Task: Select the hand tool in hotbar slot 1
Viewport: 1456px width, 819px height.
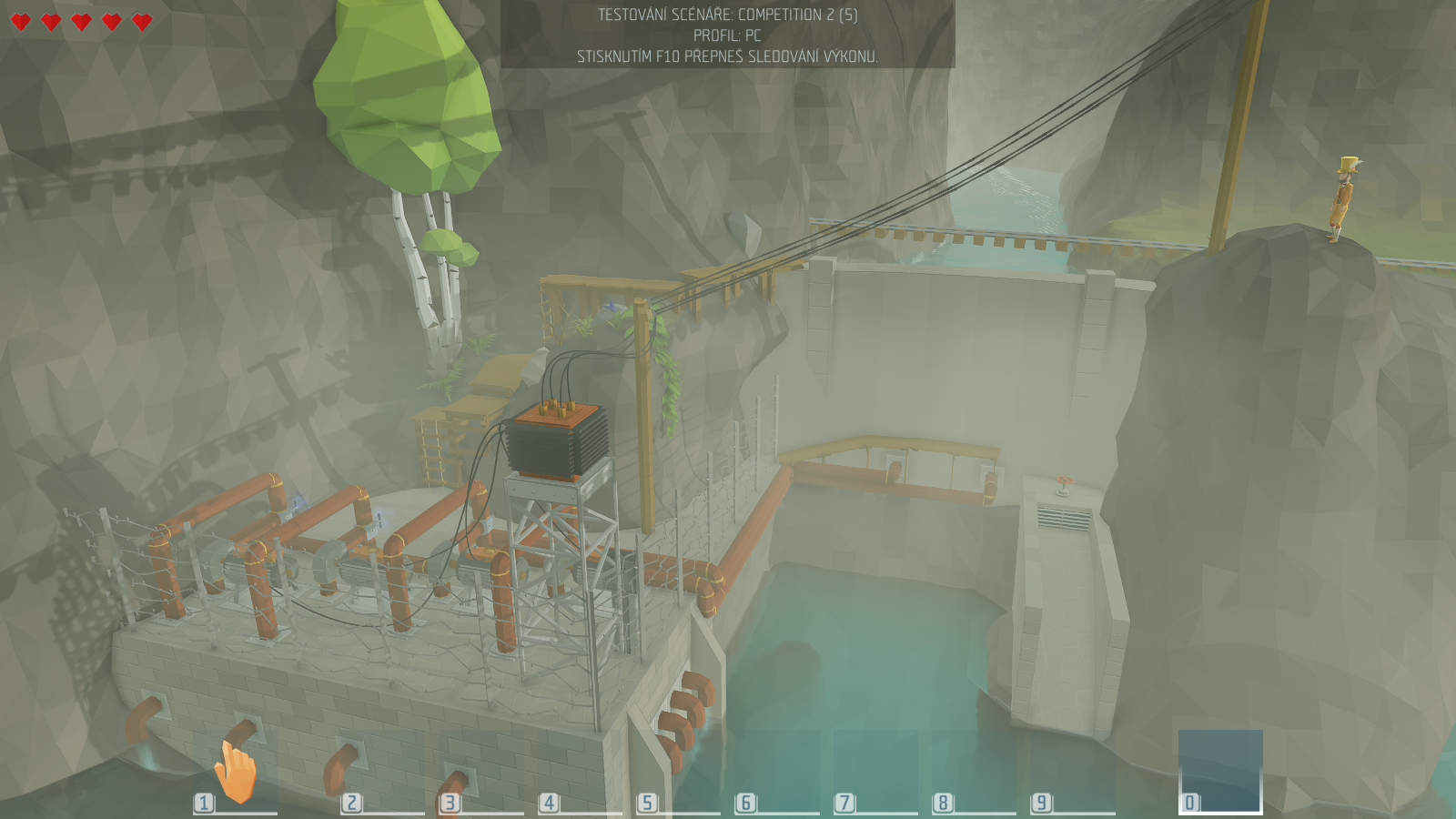Action: pos(235,773)
